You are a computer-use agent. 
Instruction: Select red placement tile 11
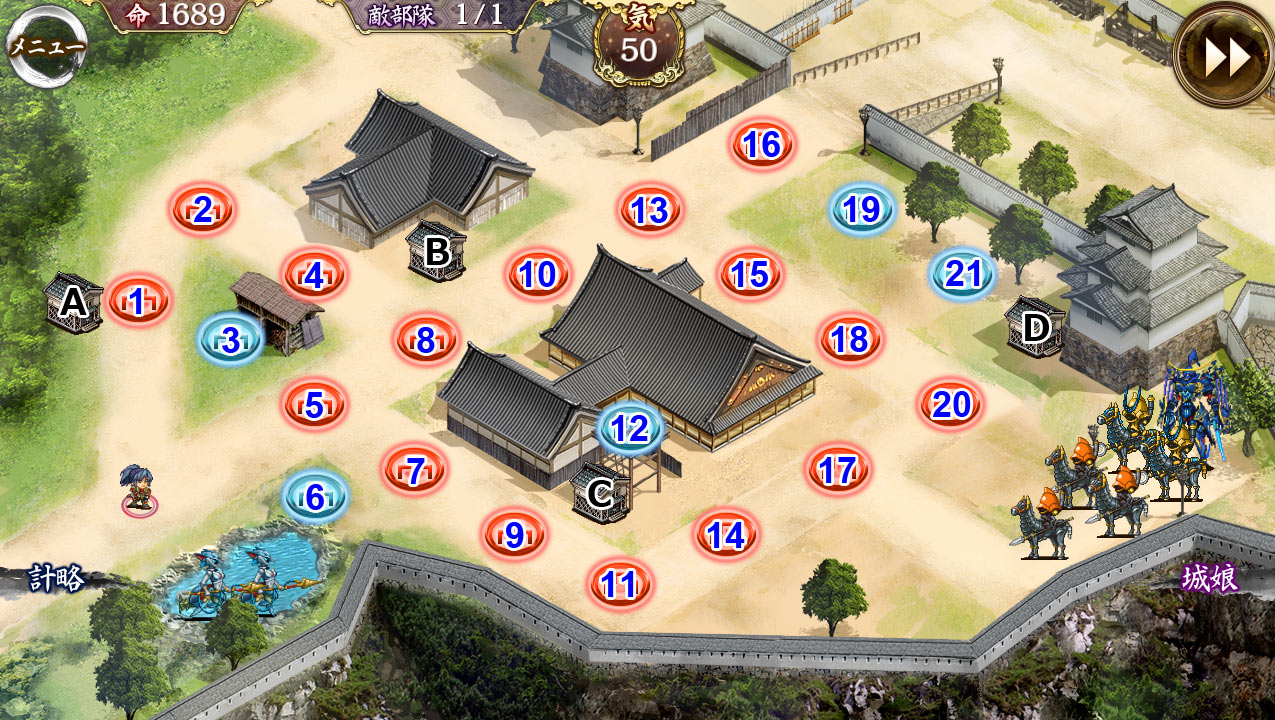[x=620, y=584]
